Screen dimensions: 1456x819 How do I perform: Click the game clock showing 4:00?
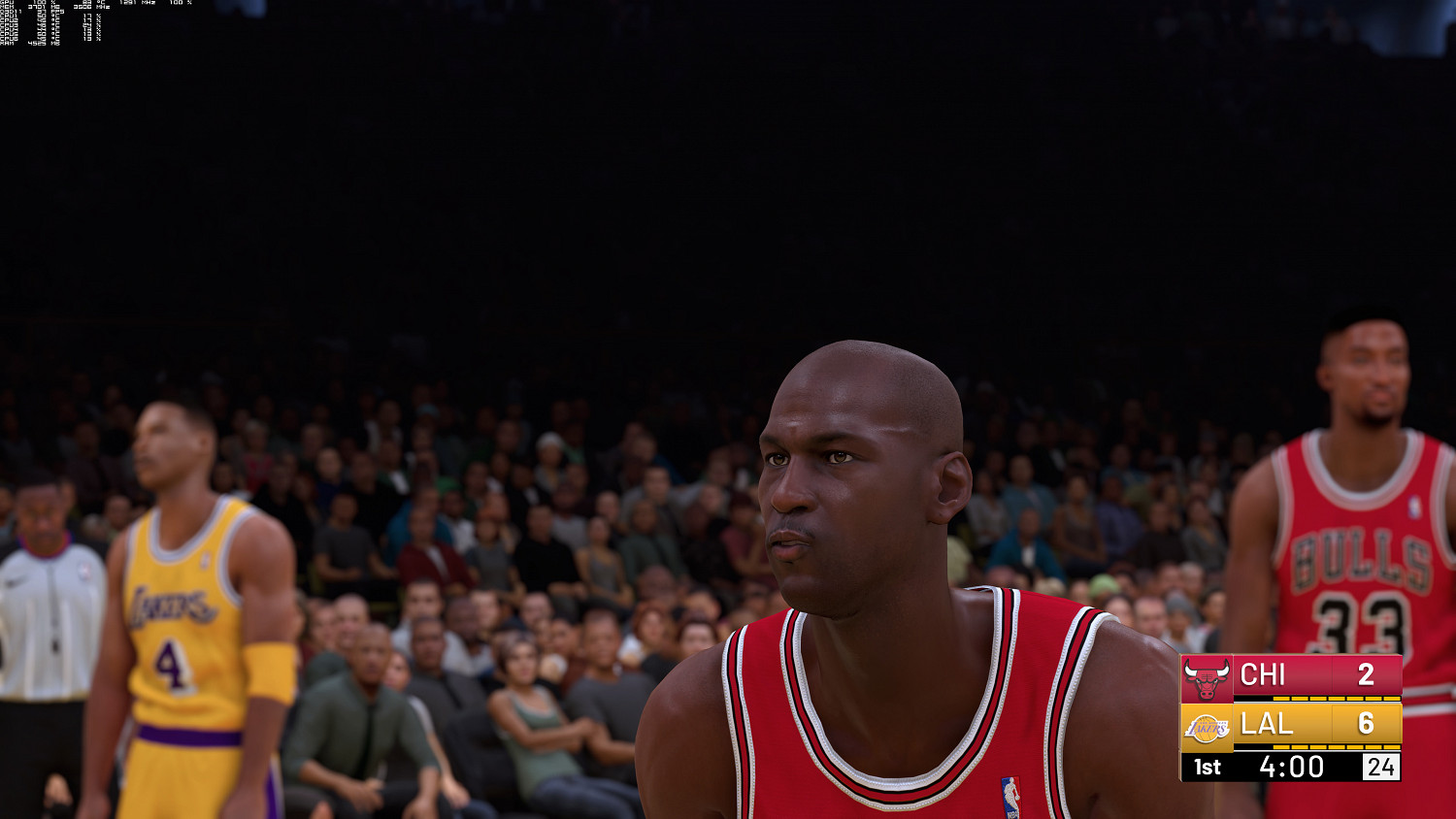tap(1291, 766)
